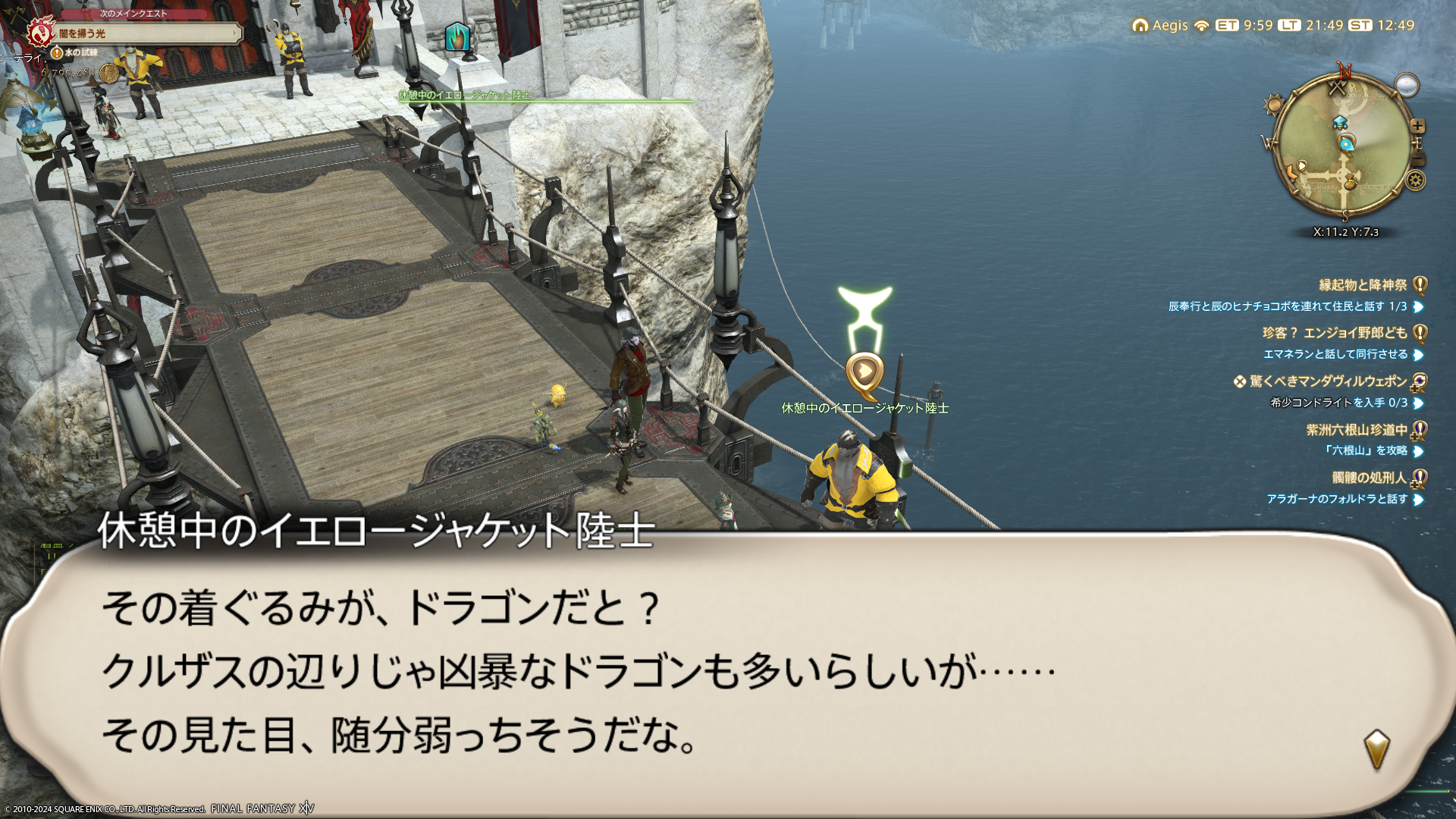The height and width of the screenshot is (819, 1456).
Task: Select the 紫洲六根山珍道中 quest in tracker
Action: [1356, 430]
